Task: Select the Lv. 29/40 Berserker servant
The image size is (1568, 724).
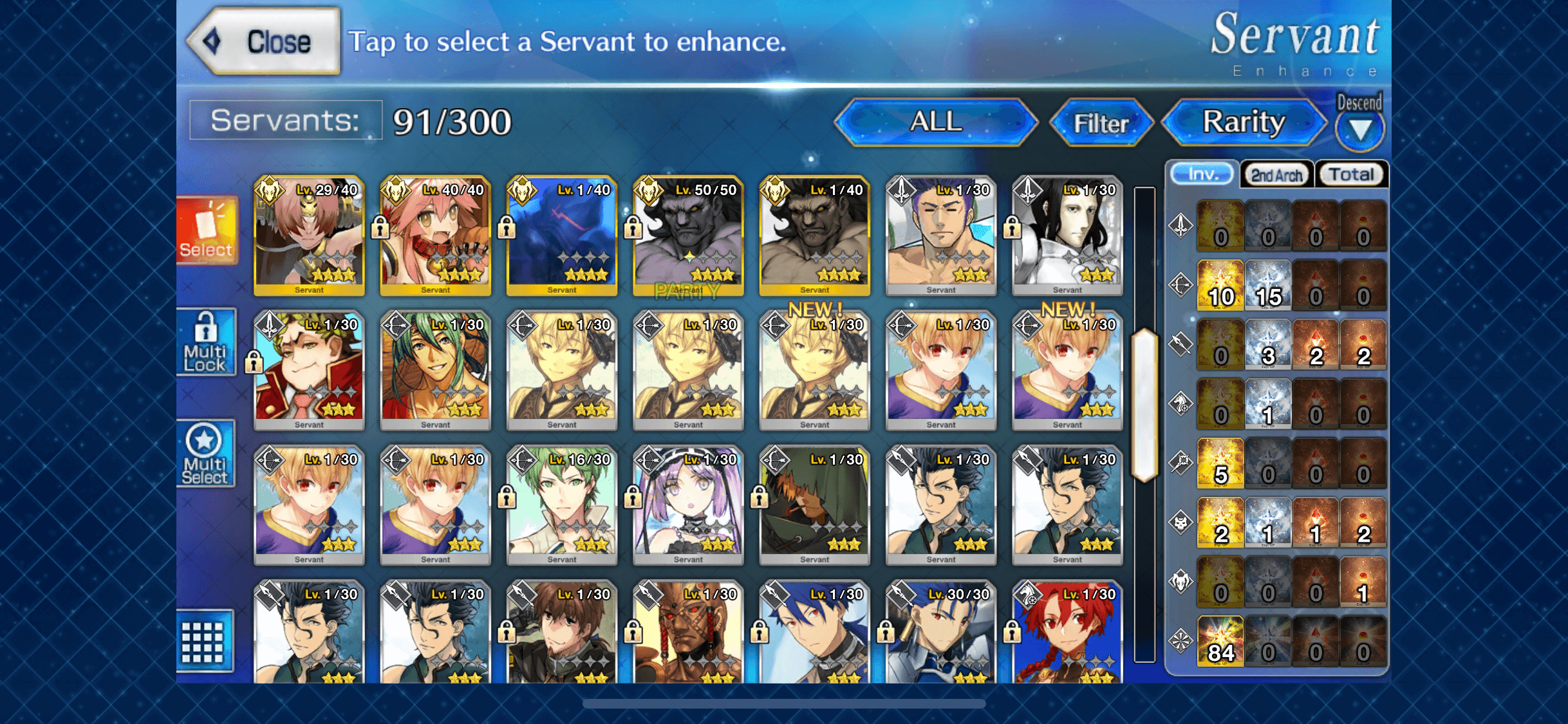Action: (x=309, y=236)
